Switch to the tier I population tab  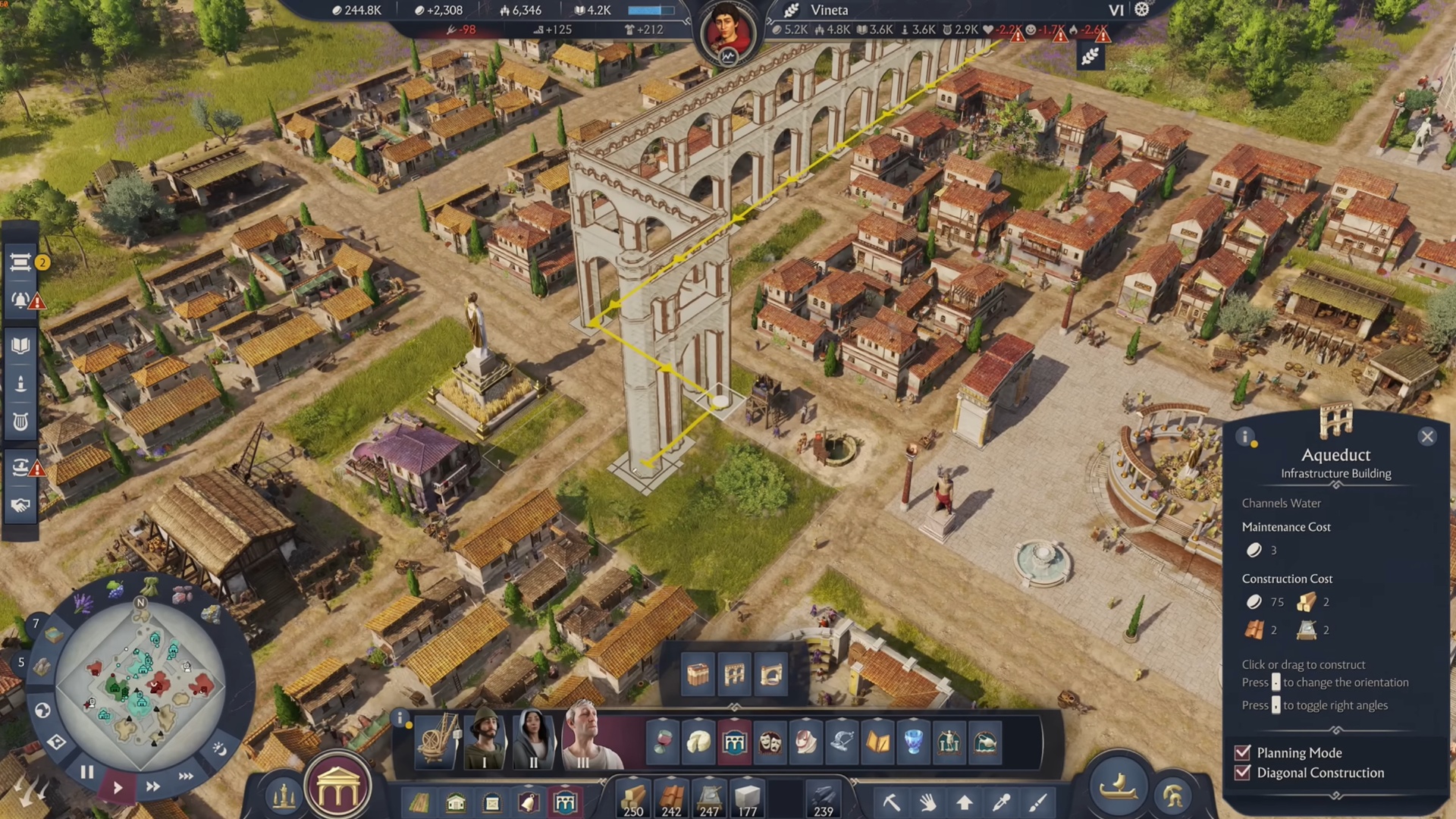[x=484, y=743]
